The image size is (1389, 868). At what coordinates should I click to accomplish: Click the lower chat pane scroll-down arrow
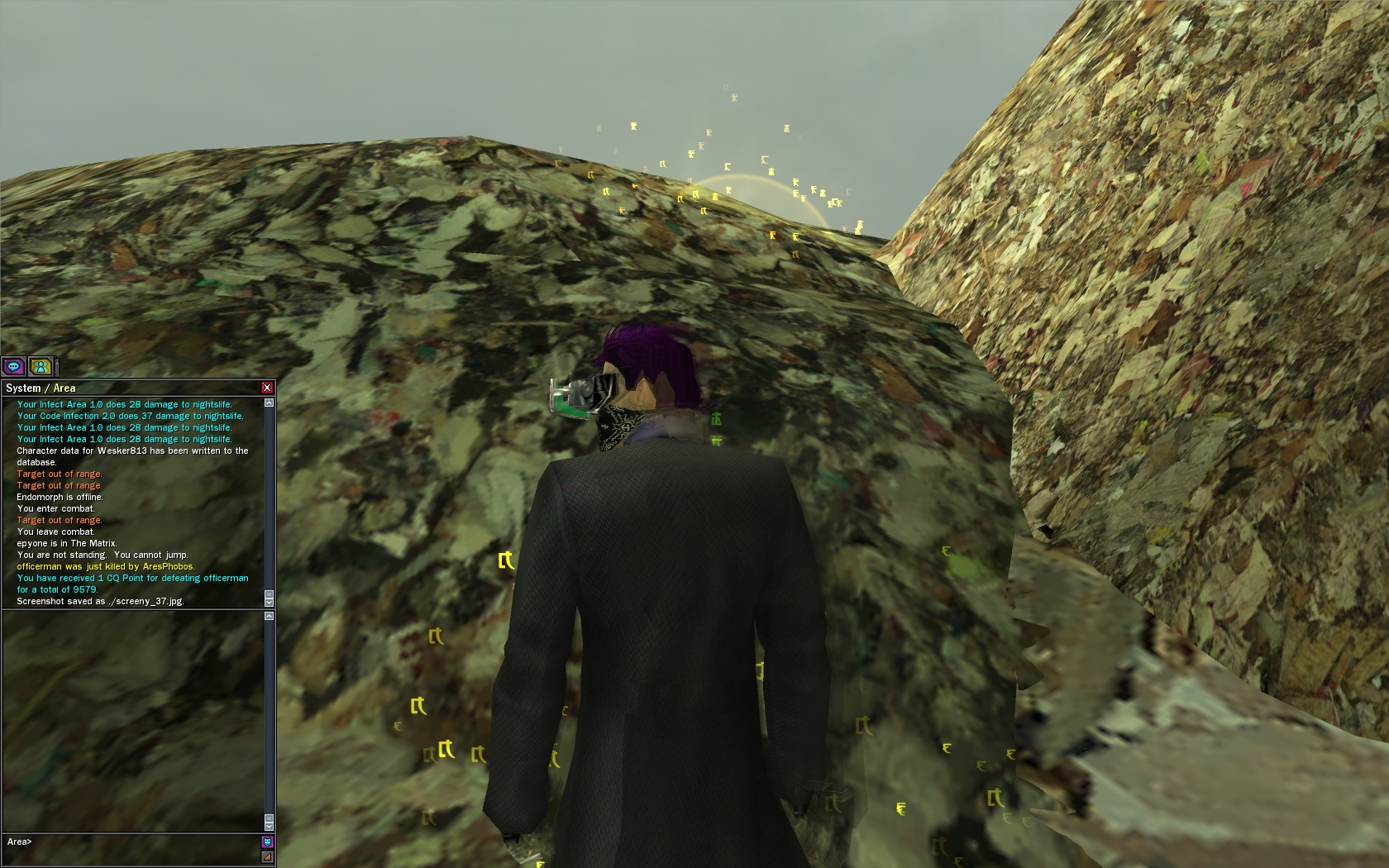coord(269,824)
